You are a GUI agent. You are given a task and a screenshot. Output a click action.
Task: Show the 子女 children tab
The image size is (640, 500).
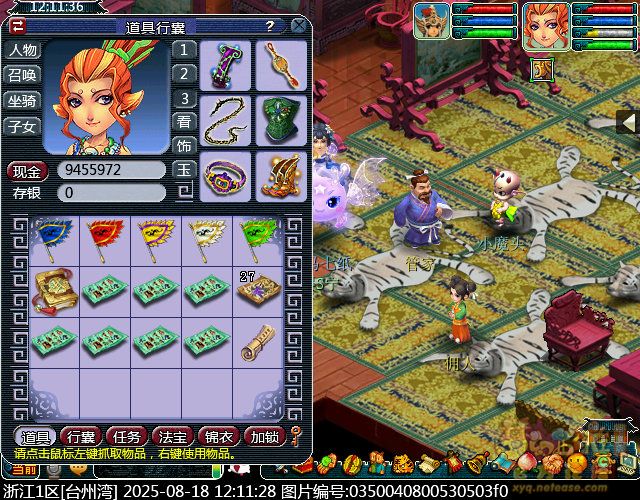[x=22, y=127]
